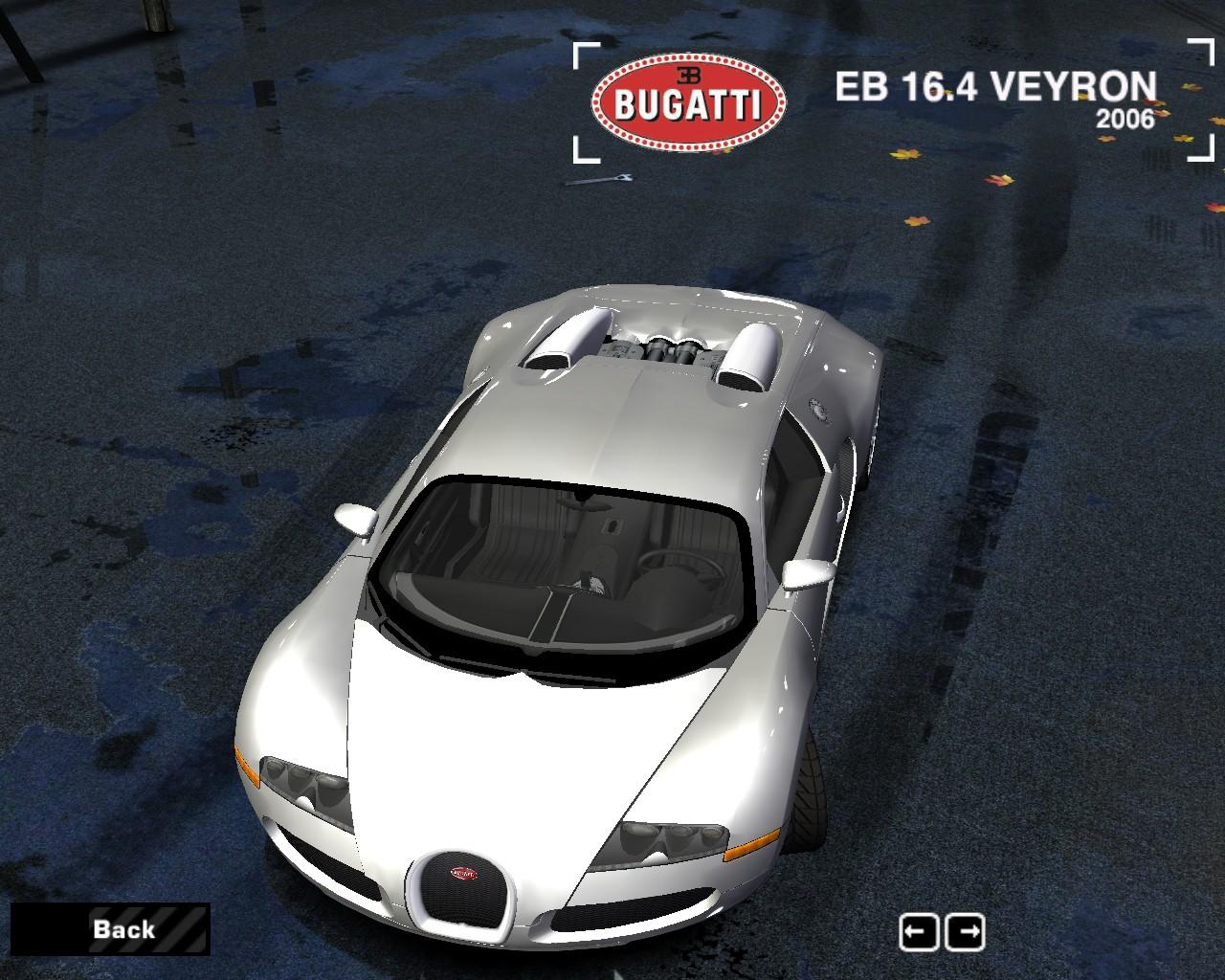Select the previous car with left arrow

pyautogui.click(x=919, y=931)
